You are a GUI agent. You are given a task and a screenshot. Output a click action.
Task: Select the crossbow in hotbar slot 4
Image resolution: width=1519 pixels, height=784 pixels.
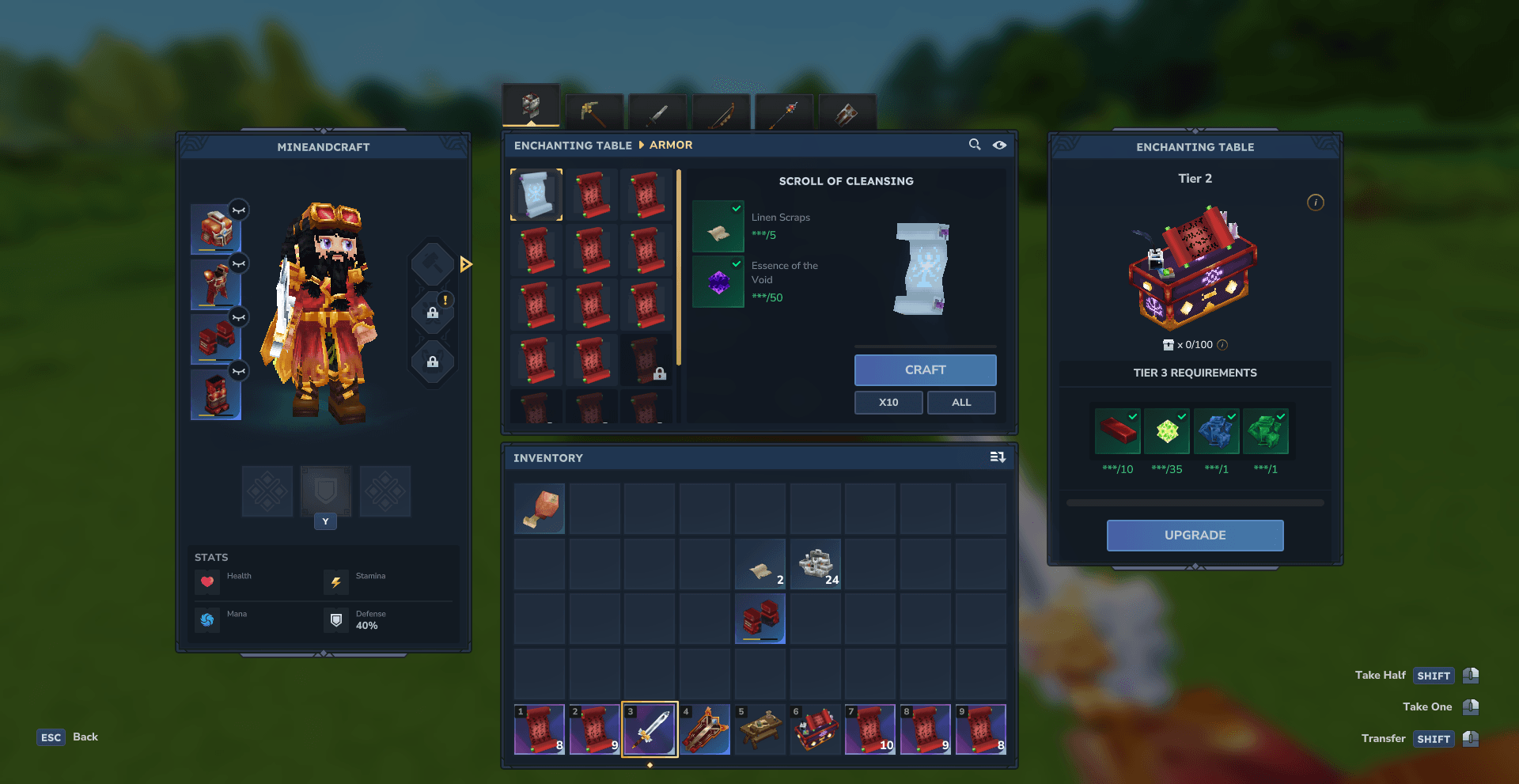click(705, 729)
